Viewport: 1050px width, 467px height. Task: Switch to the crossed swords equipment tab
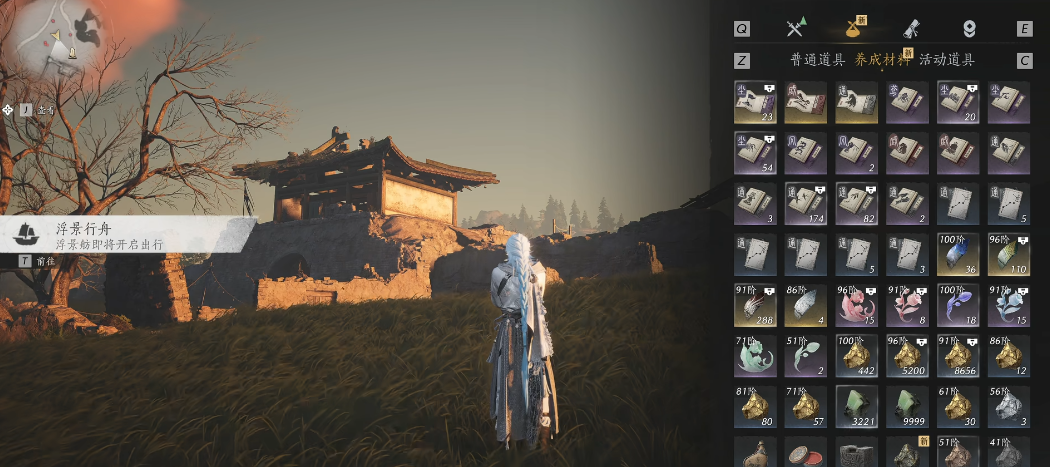tap(796, 28)
